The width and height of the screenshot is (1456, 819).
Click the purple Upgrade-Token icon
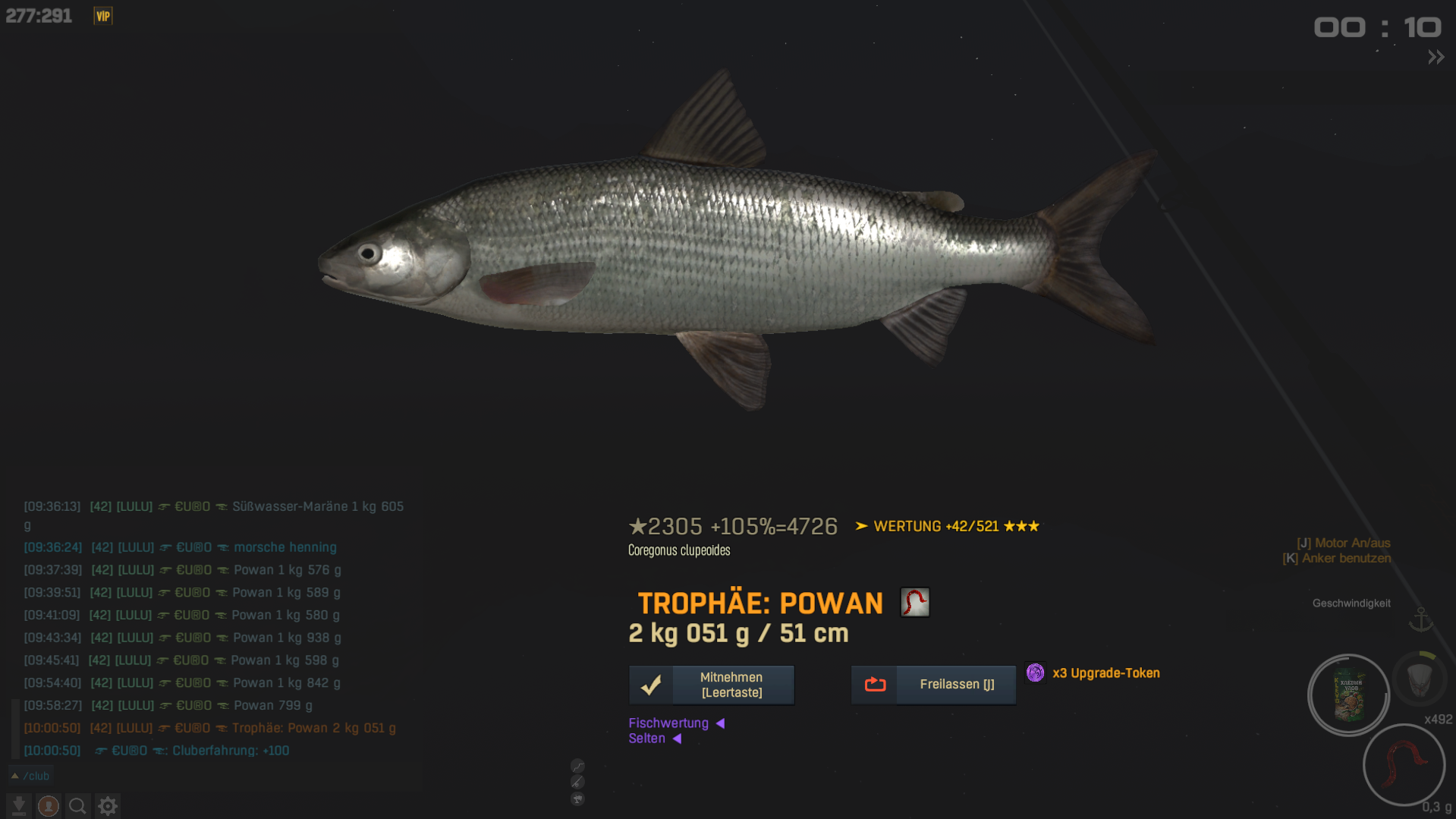point(1035,673)
